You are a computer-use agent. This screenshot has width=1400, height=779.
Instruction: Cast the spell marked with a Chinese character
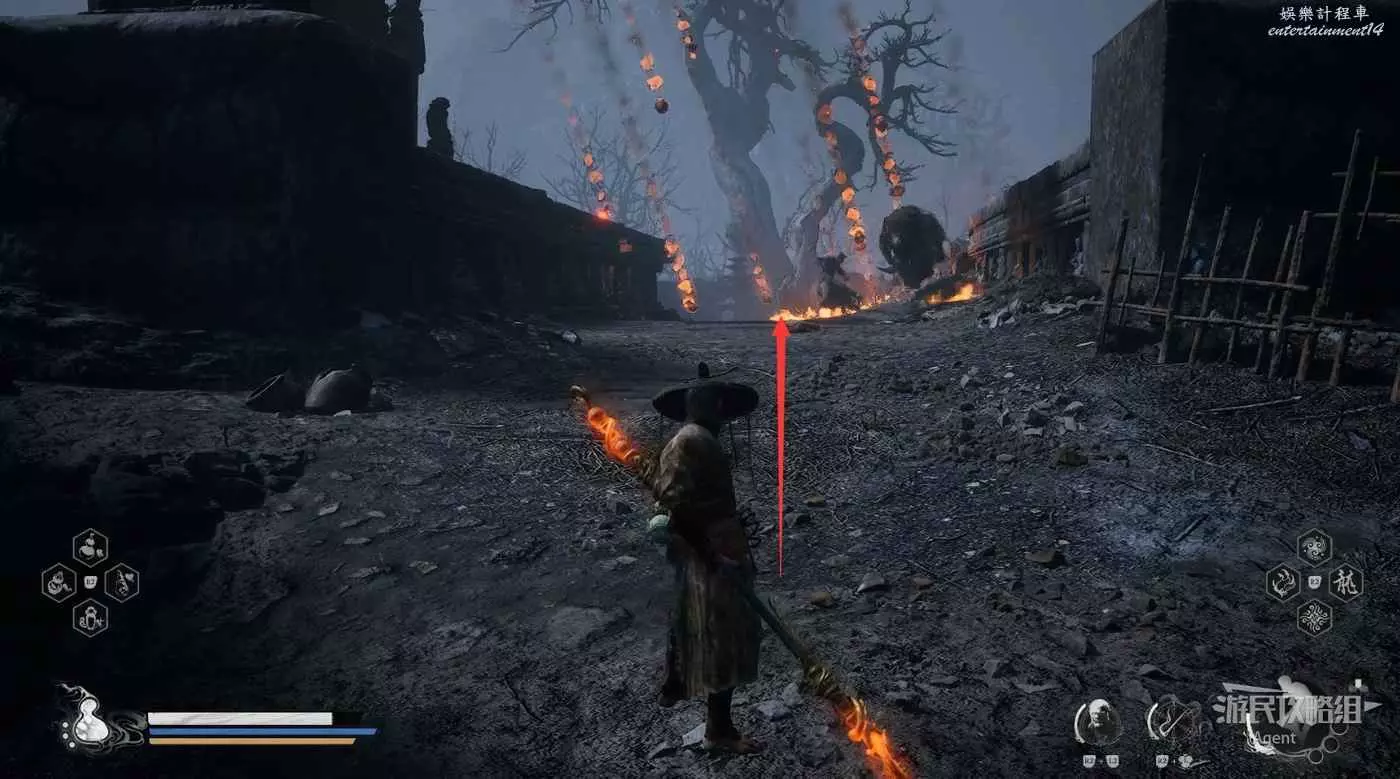tap(1346, 582)
